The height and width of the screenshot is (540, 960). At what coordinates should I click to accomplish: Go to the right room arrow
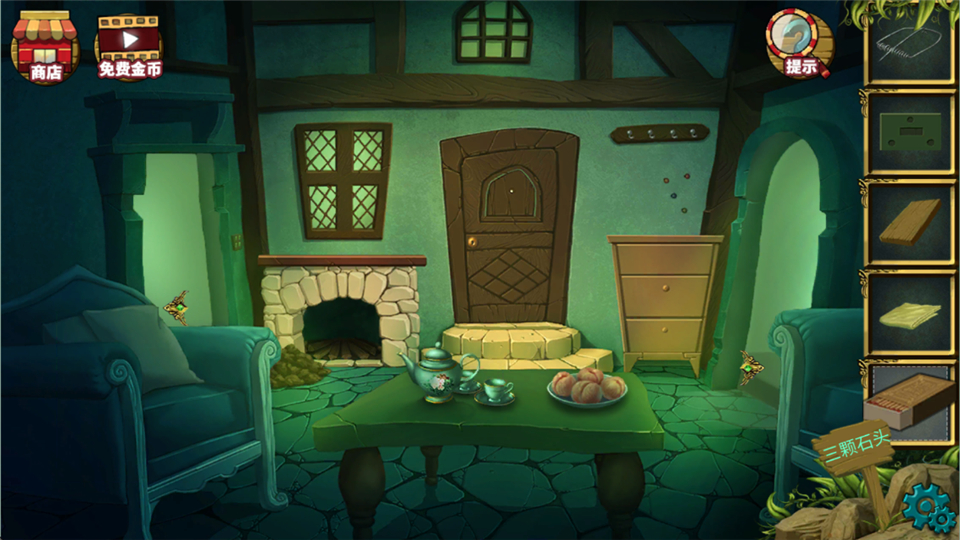[750, 367]
